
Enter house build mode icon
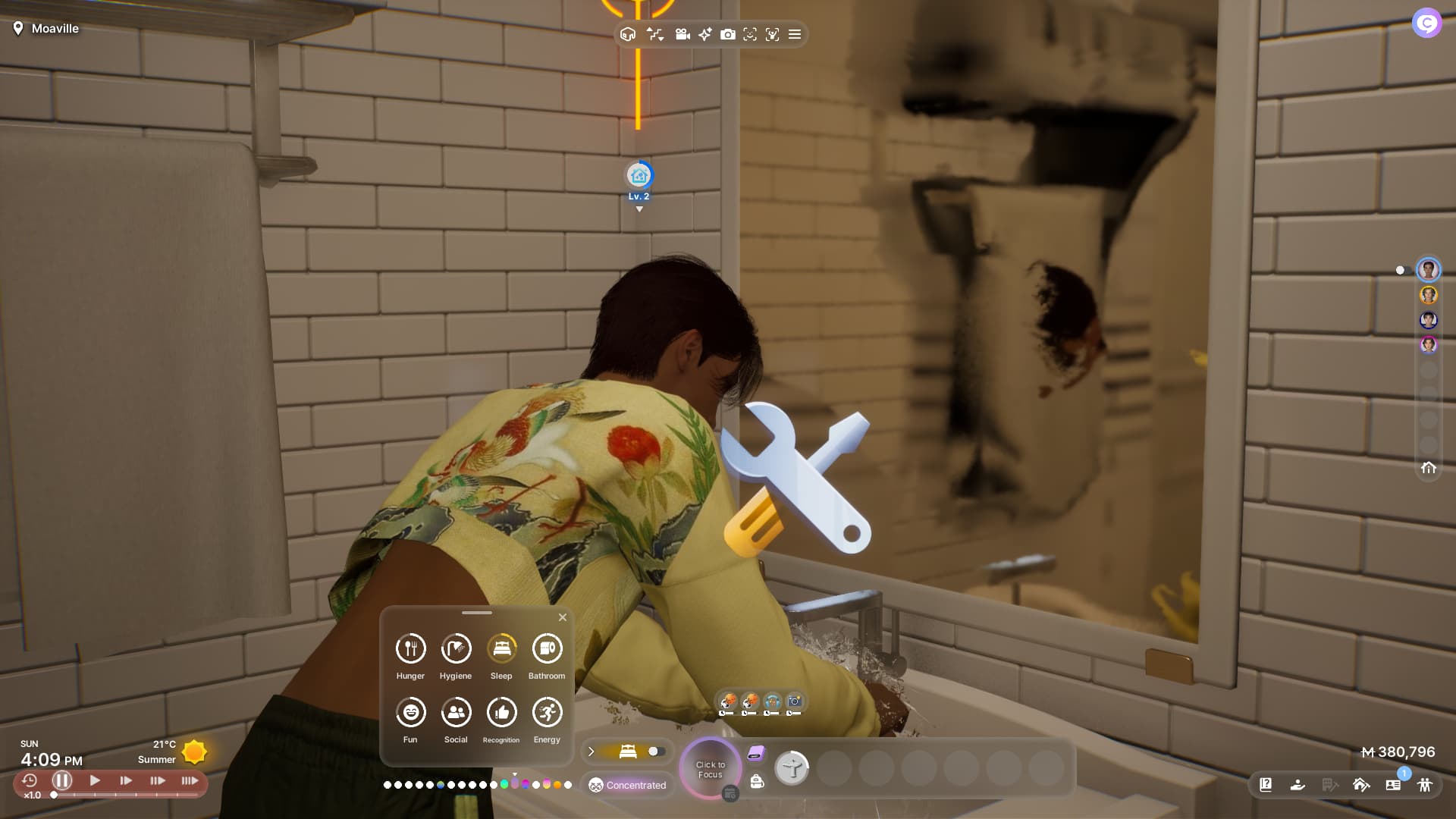tap(1361, 785)
